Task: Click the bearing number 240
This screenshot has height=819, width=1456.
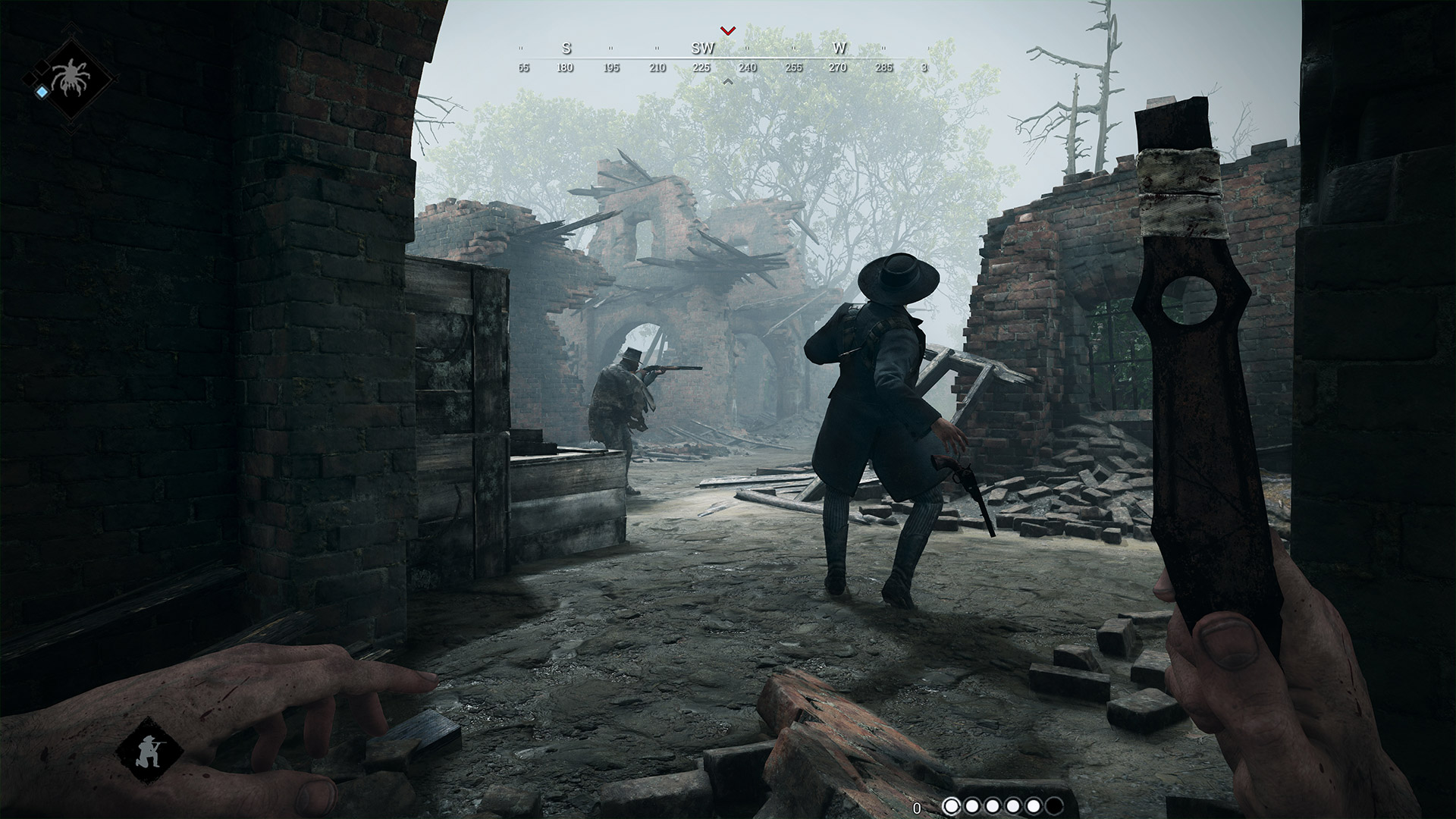Action: click(x=748, y=67)
